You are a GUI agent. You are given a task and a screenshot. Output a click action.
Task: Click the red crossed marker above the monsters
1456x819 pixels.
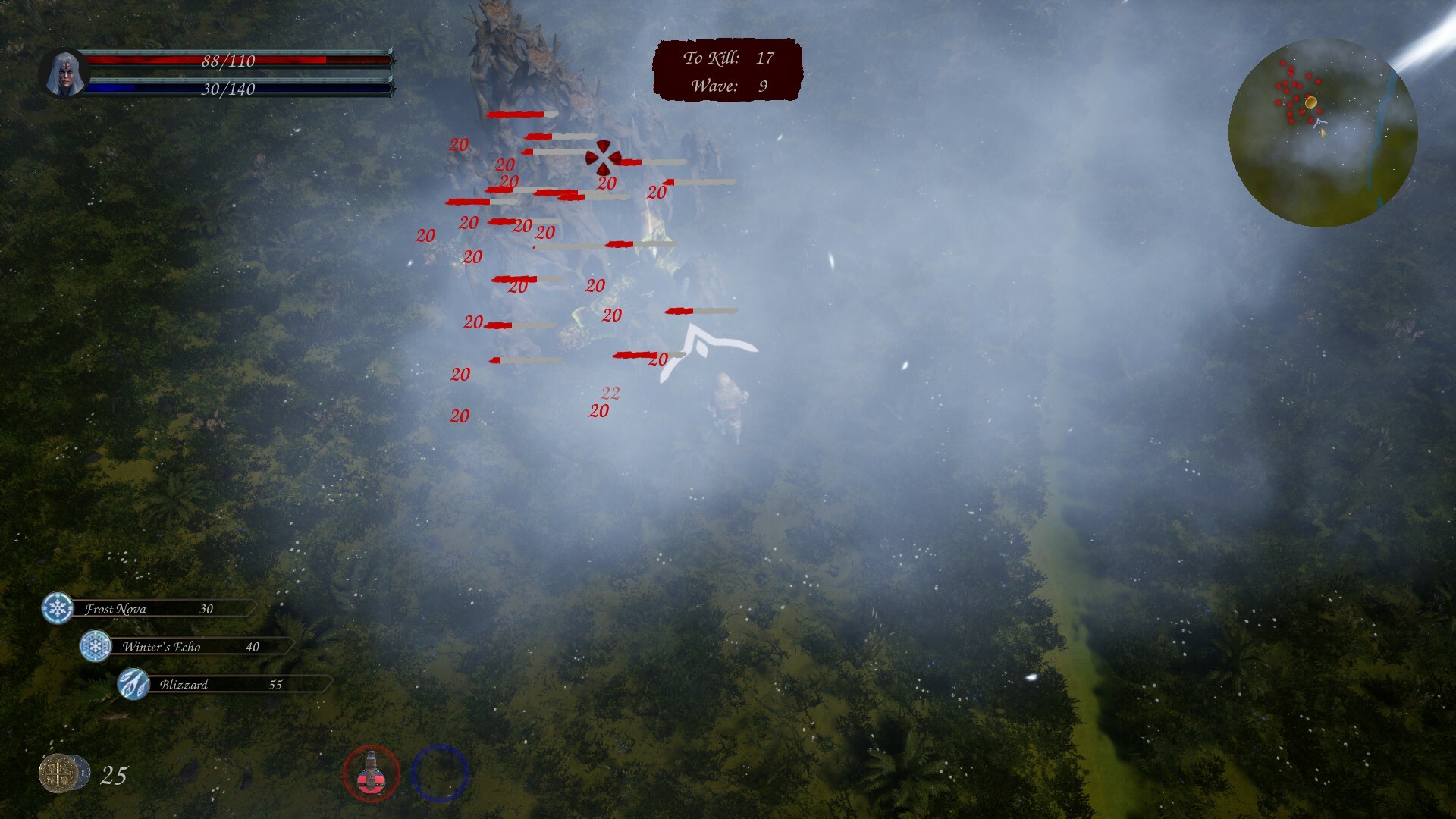[x=604, y=158]
